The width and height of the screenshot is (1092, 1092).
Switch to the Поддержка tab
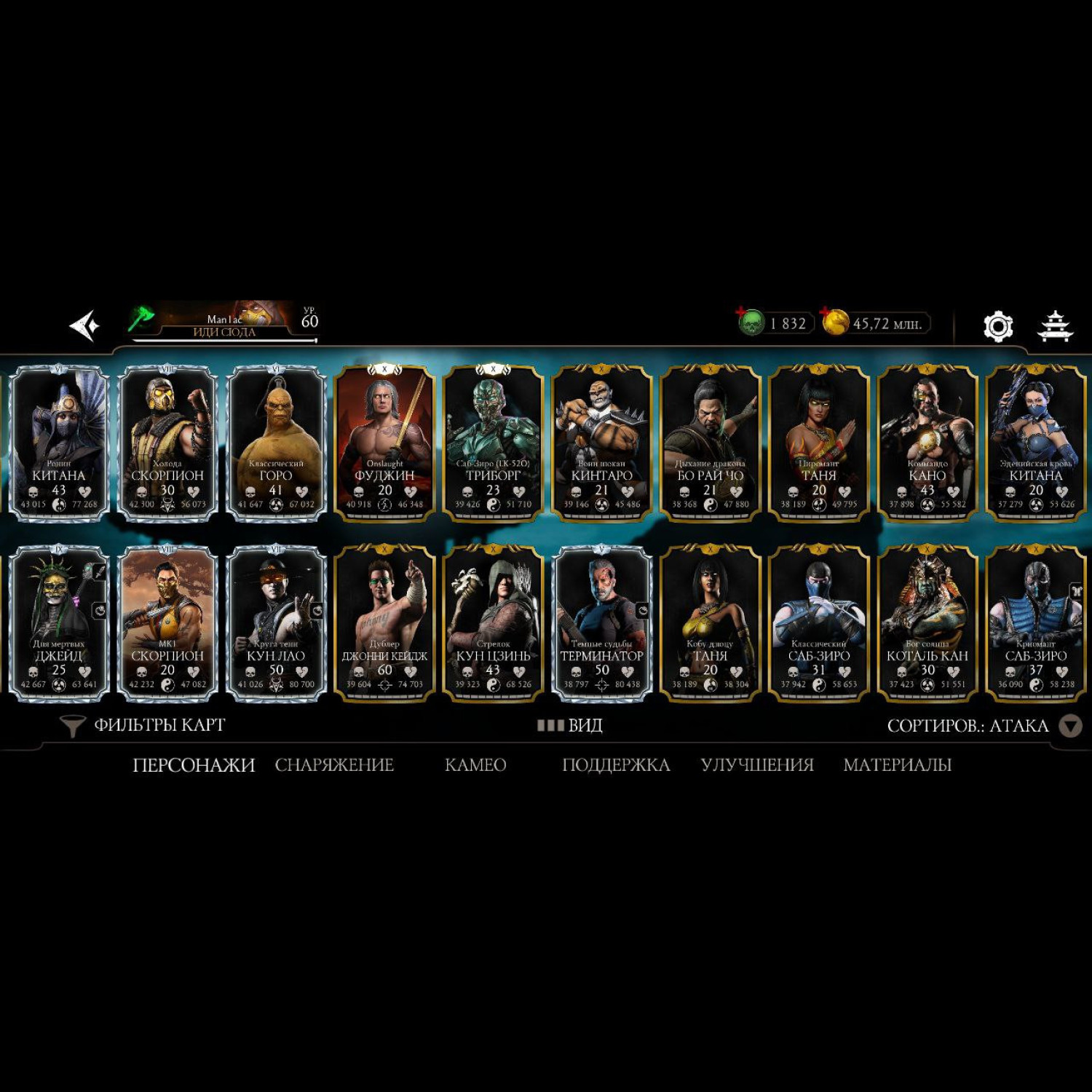[616, 764]
